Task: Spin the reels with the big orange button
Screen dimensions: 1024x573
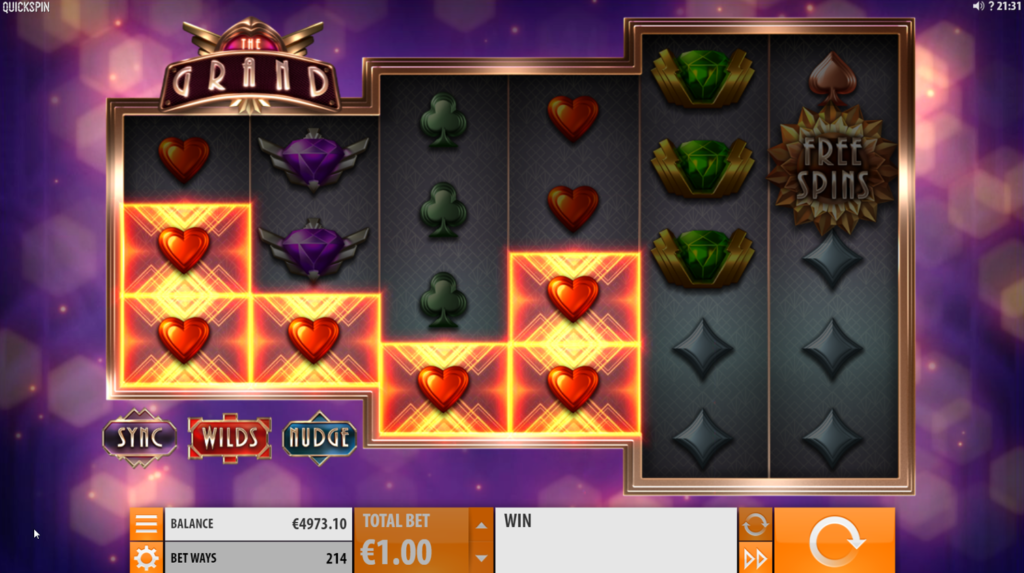Action: point(834,541)
